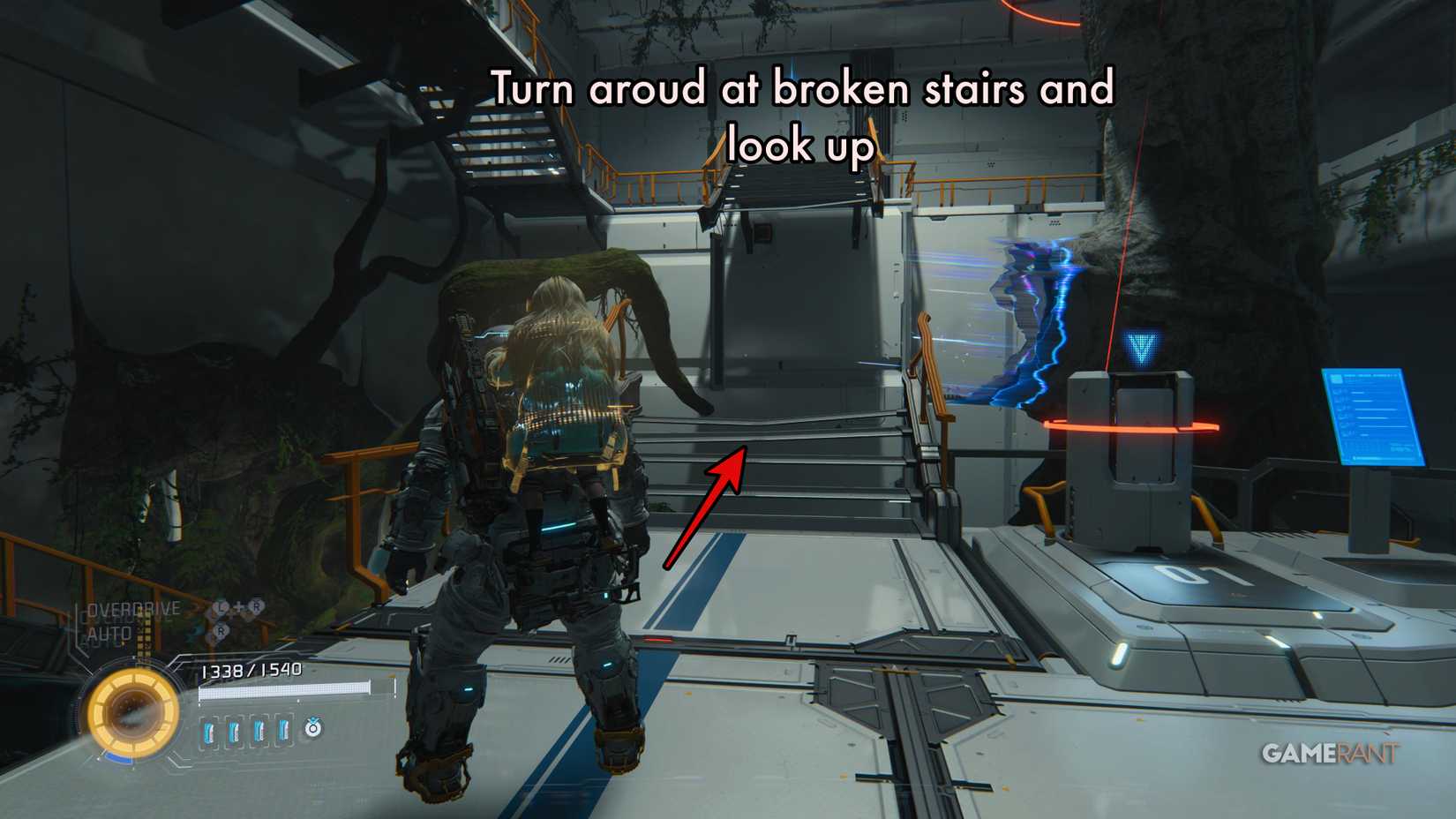Click the lone R button prompt icon

(221, 632)
